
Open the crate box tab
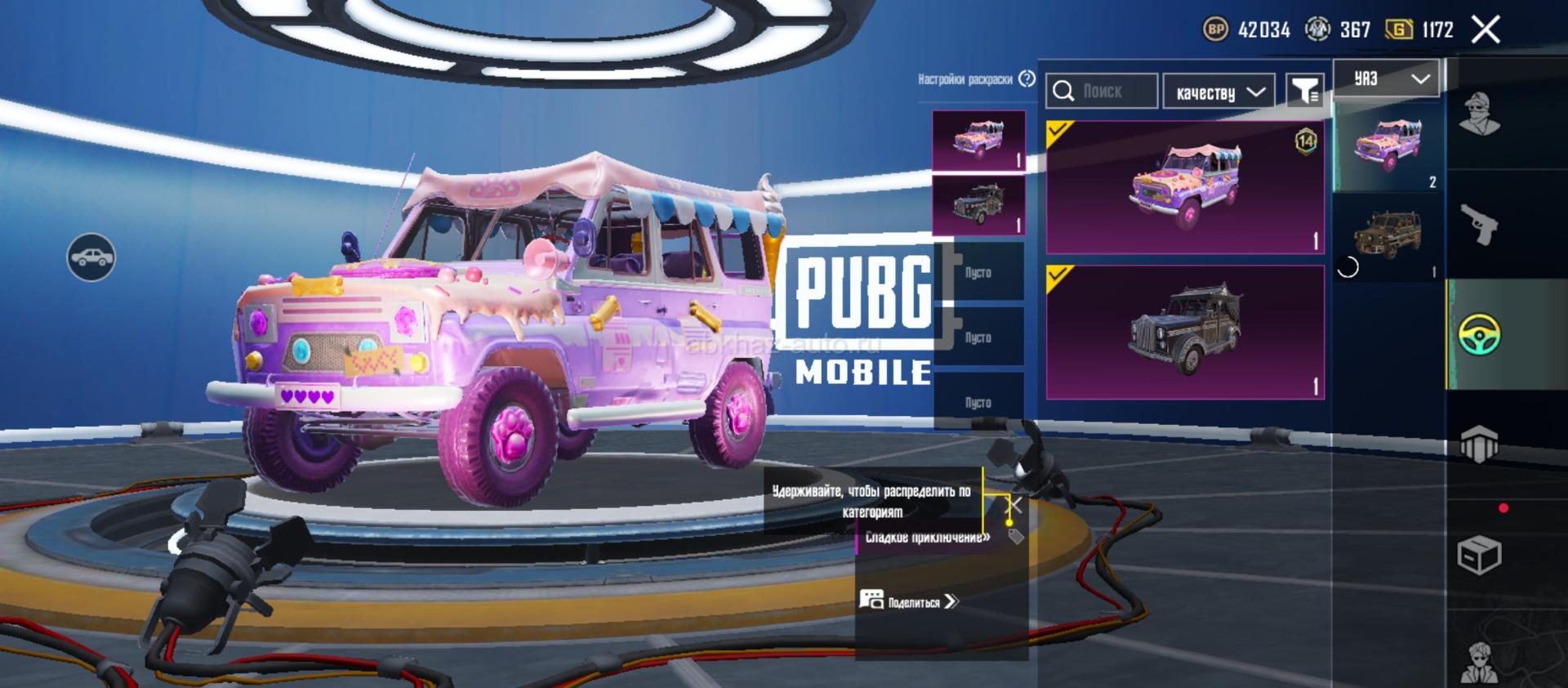tap(1479, 556)
